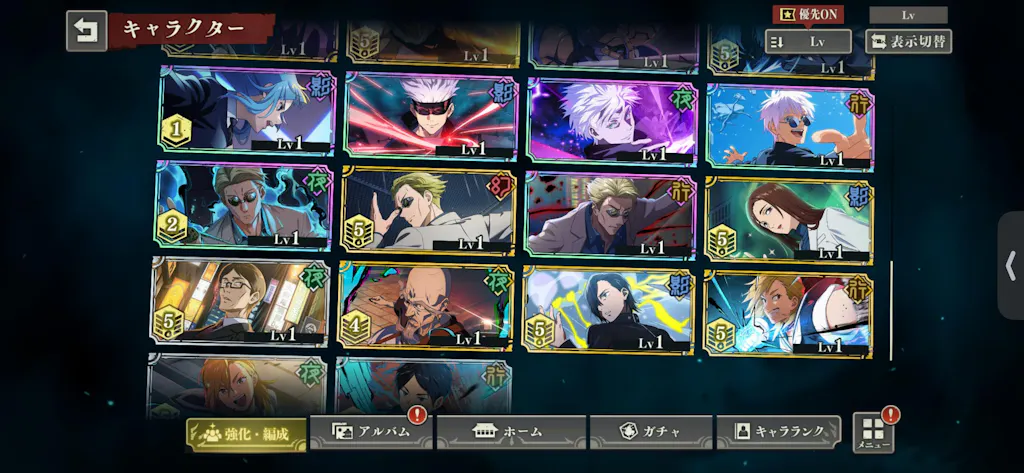Screen dimensions: 1024x473
Task: Open the 強化・編成 tab
Action: [247, 433]
